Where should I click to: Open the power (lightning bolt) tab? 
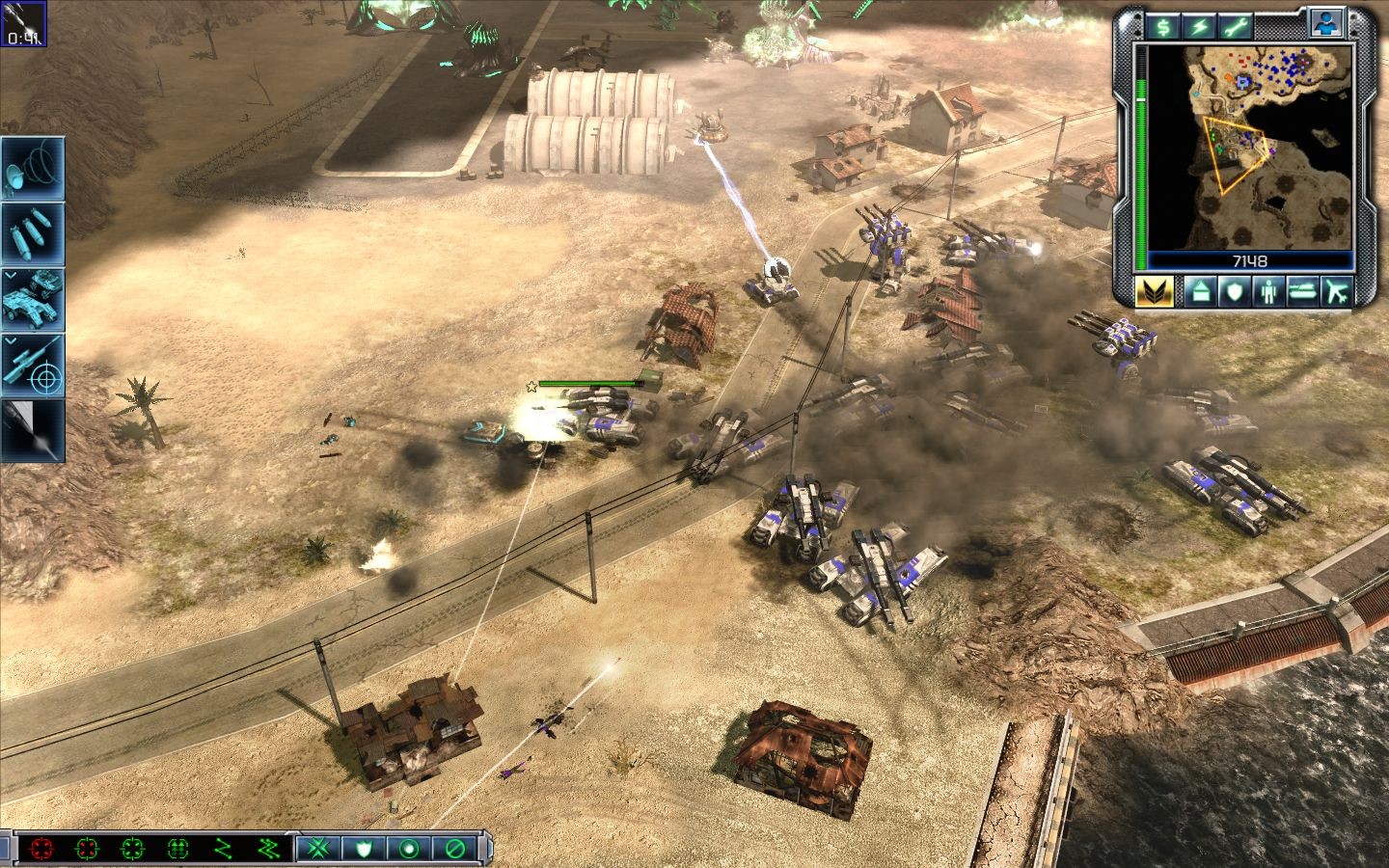(1198, 25)
